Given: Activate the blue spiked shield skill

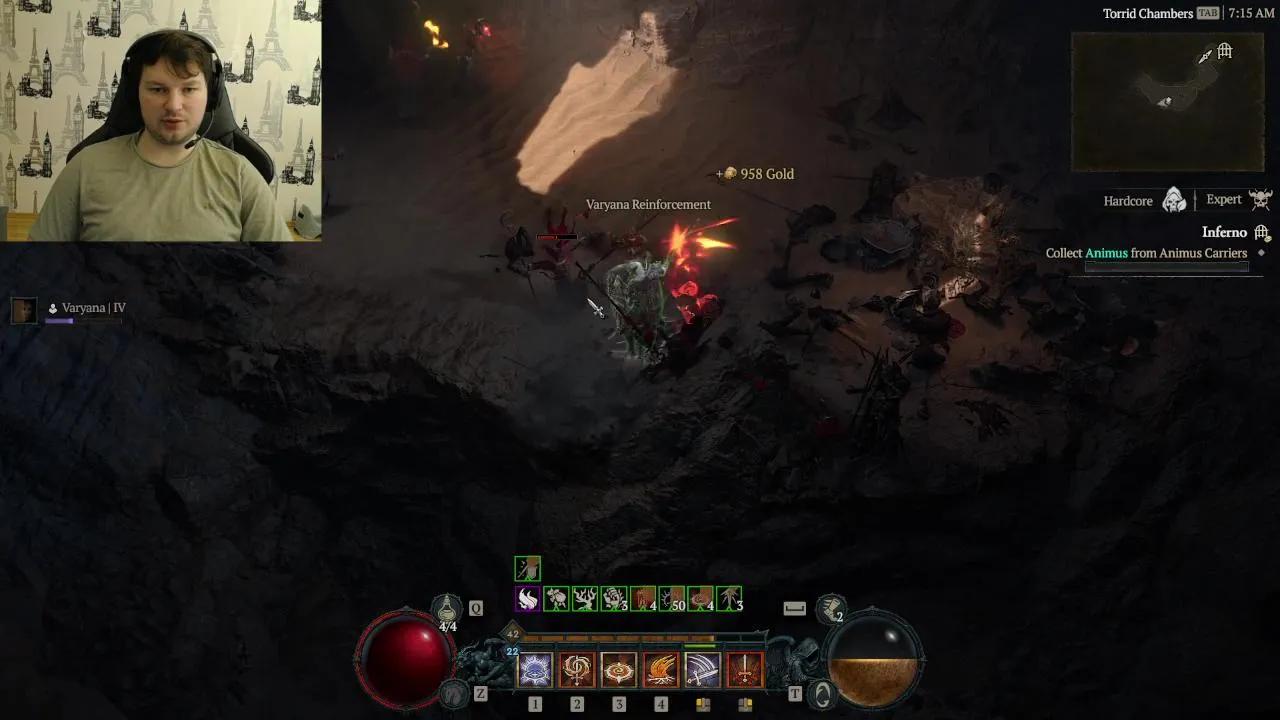Looking at the screenshot, I should 535,670.
